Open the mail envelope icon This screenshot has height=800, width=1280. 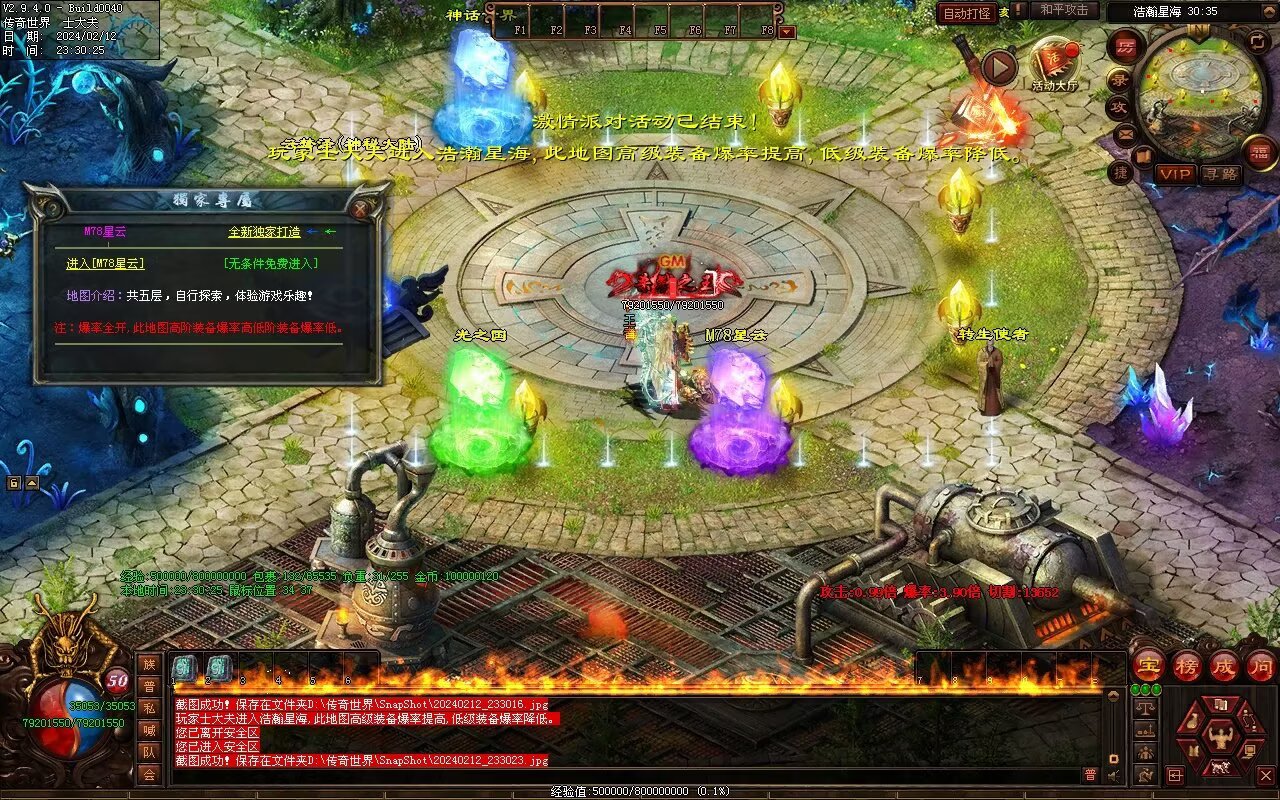[x=1126, y=133]
